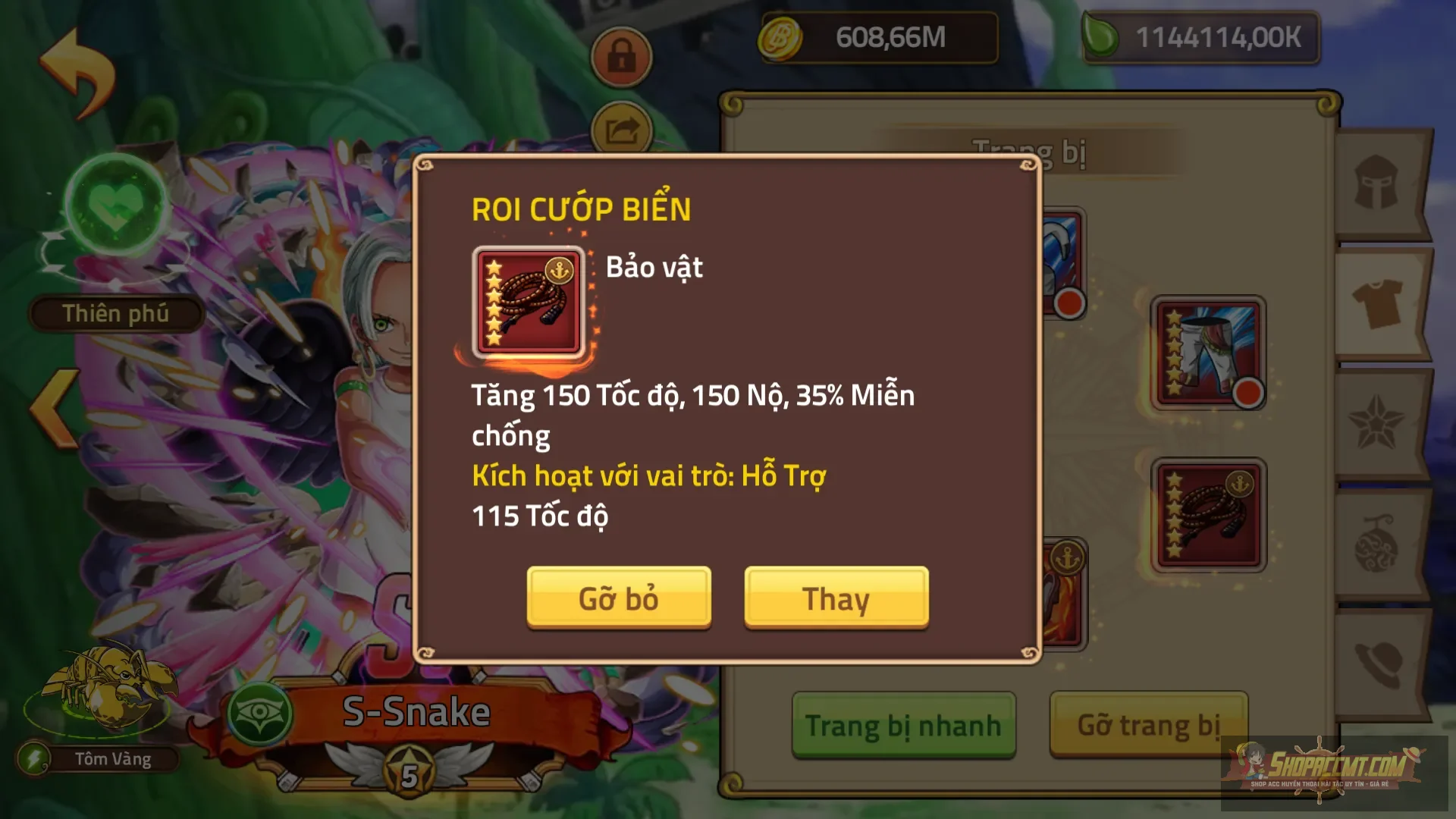Open the star emblem tab
The image size is (1456, 819).
tap(1376, 423)
